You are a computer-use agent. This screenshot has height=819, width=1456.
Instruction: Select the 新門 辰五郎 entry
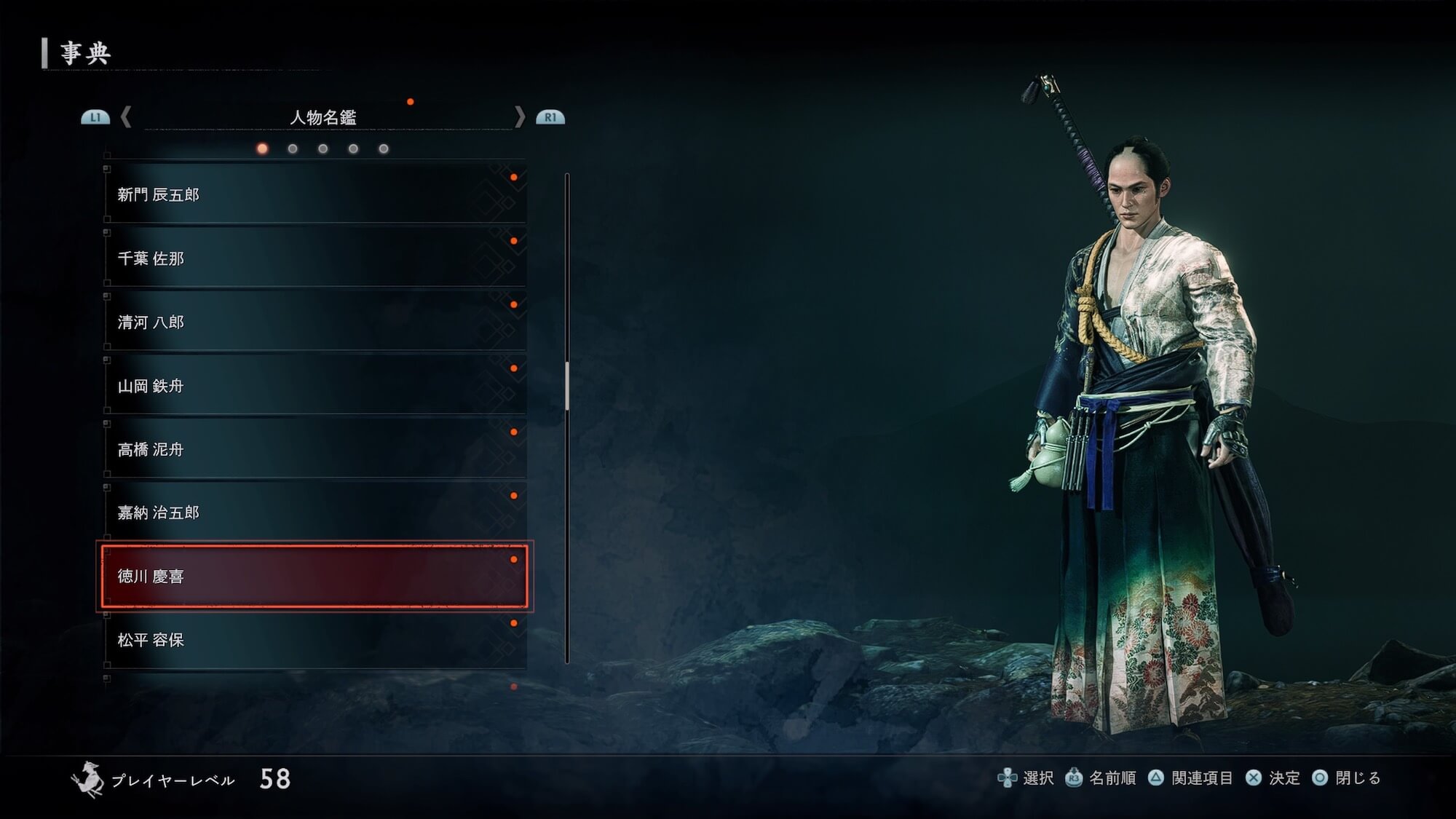(314, 194)
